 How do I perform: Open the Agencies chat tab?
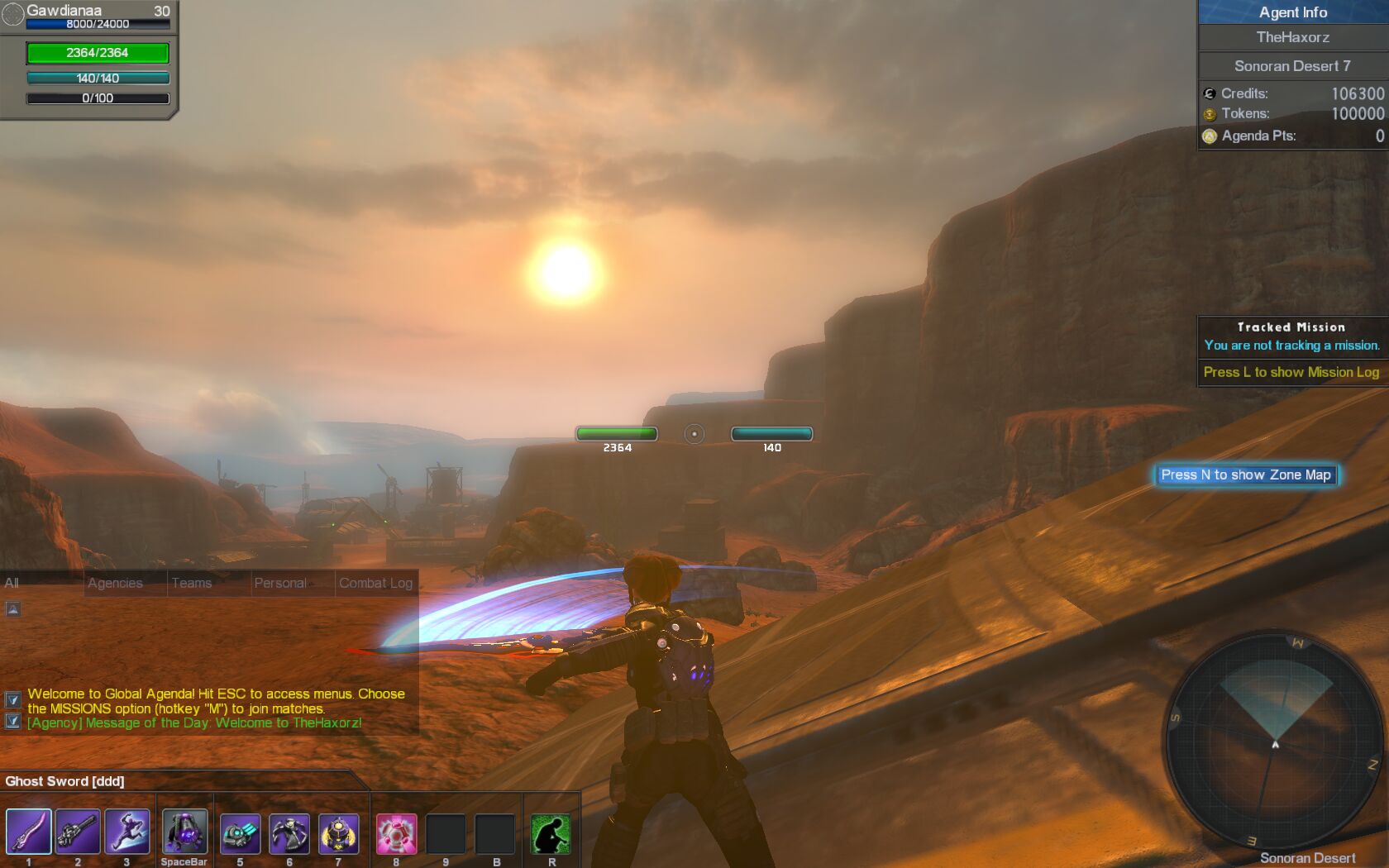(x=115, y=583)
